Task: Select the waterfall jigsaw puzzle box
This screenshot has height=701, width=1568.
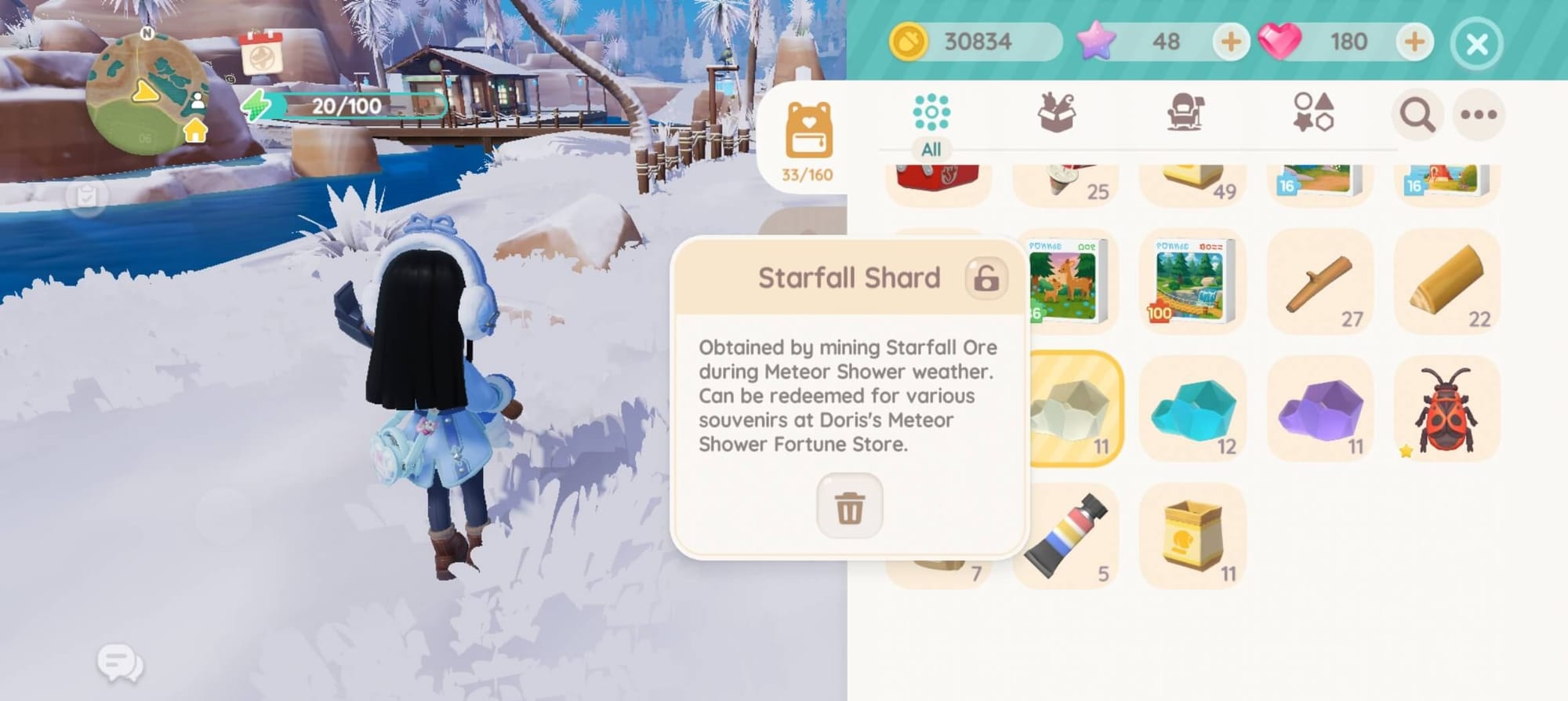Action: [1192, 282]
